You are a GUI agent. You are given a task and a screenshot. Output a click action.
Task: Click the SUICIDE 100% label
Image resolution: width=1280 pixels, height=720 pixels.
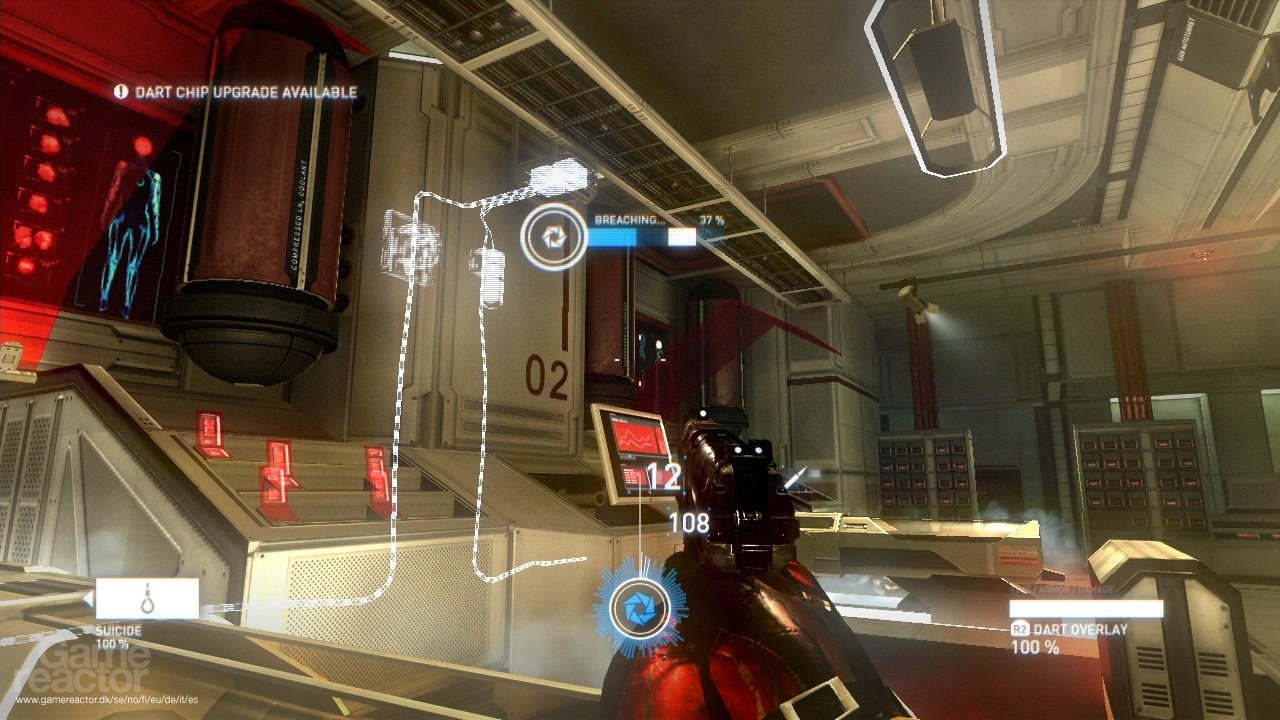pos(113,644)
